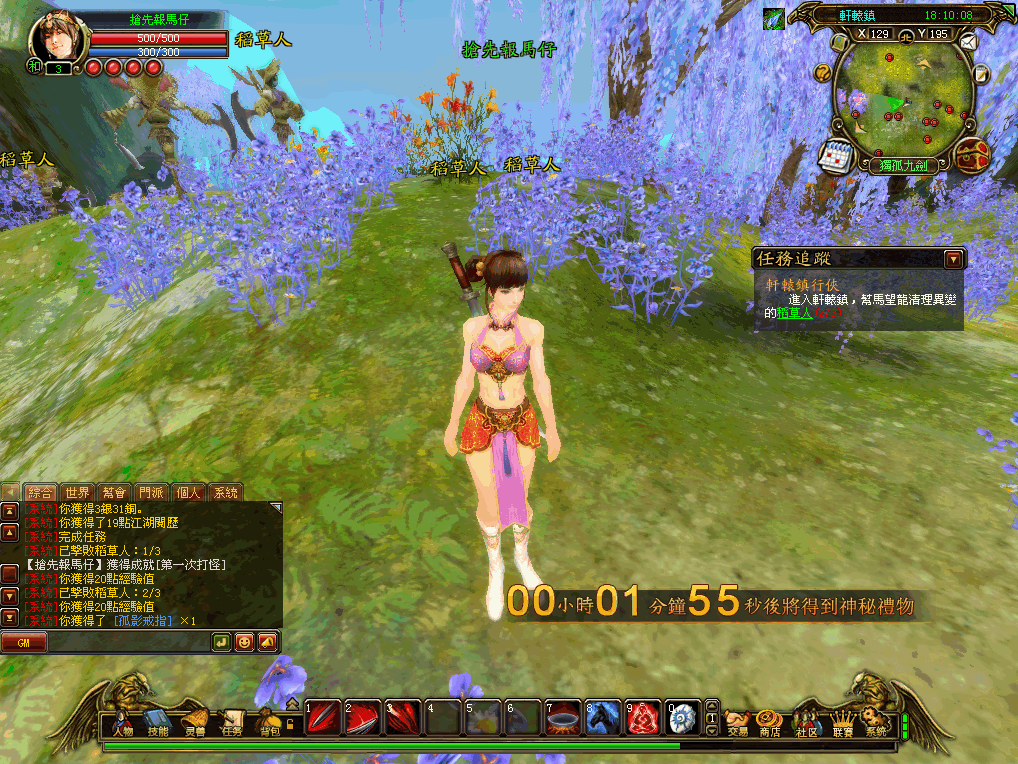Screen dimensions: 1018x764
Task: Open the 技能 skills book
Action: [158, 722]
